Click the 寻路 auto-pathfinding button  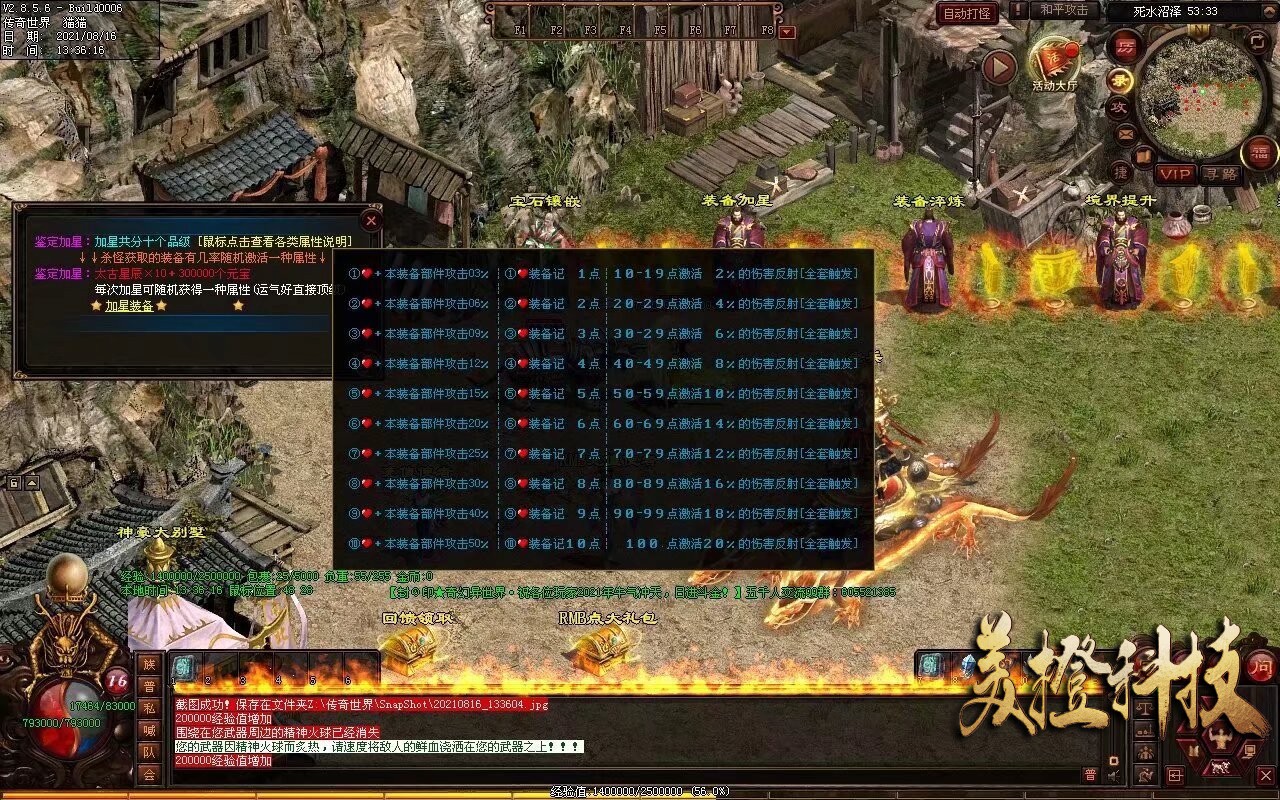[1224, 172]
